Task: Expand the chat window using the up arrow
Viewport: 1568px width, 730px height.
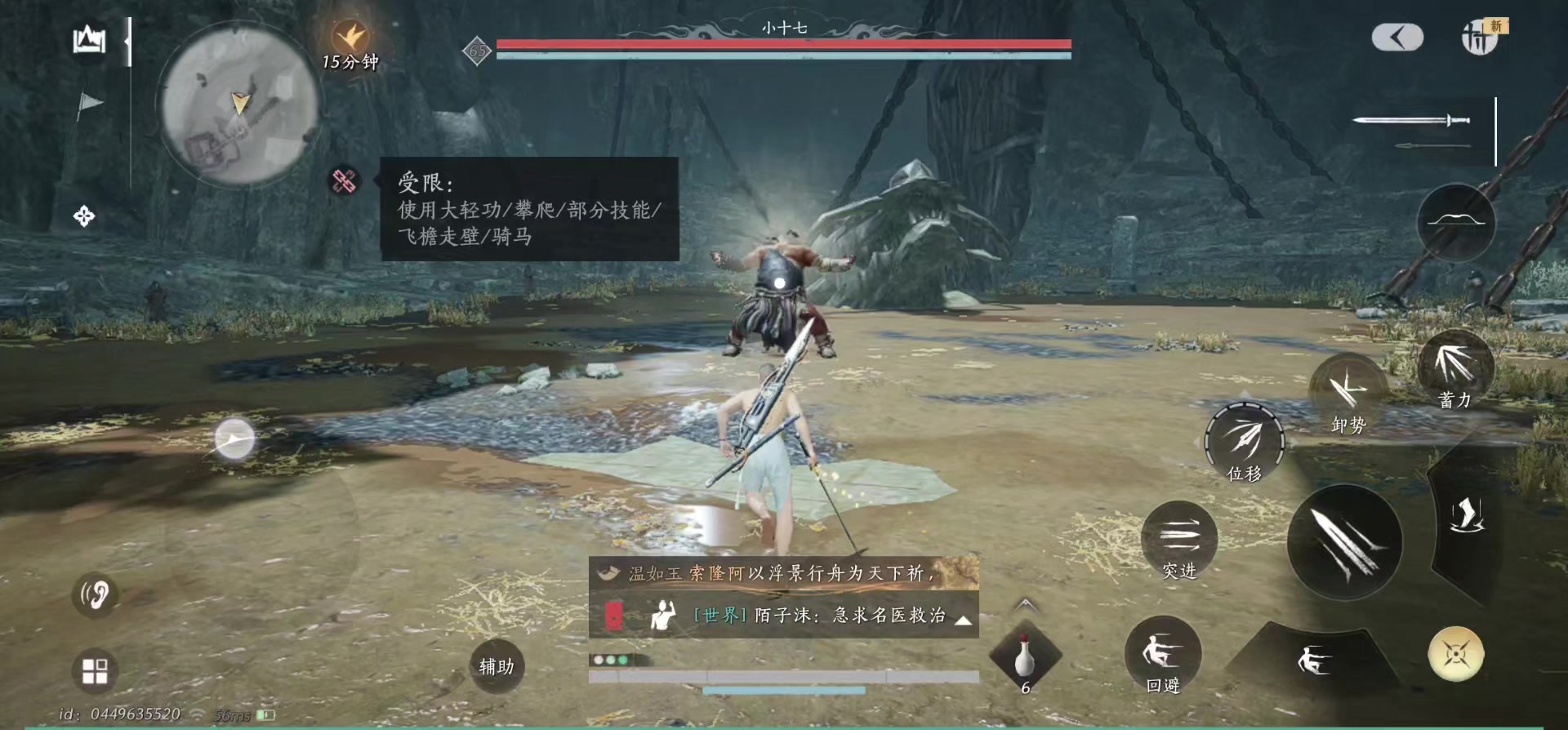Action: [x=965, y=621]
